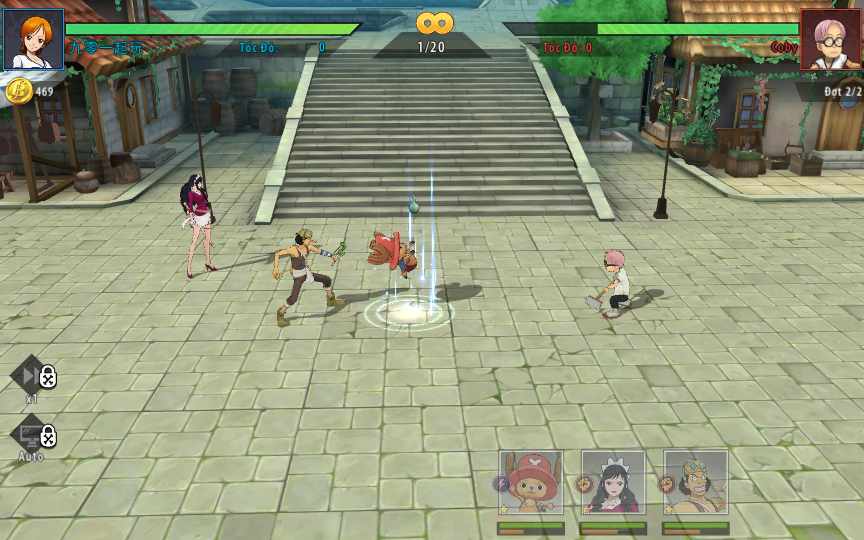Tap the gold coin currency icon

coord(19,92)
